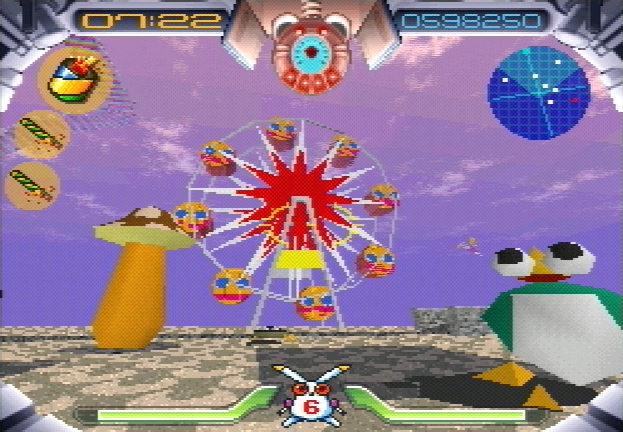The image size is (623, 432).
Task: Click the red eye indicator at top center
Action: pyautogui.click(x=311, y=54)
